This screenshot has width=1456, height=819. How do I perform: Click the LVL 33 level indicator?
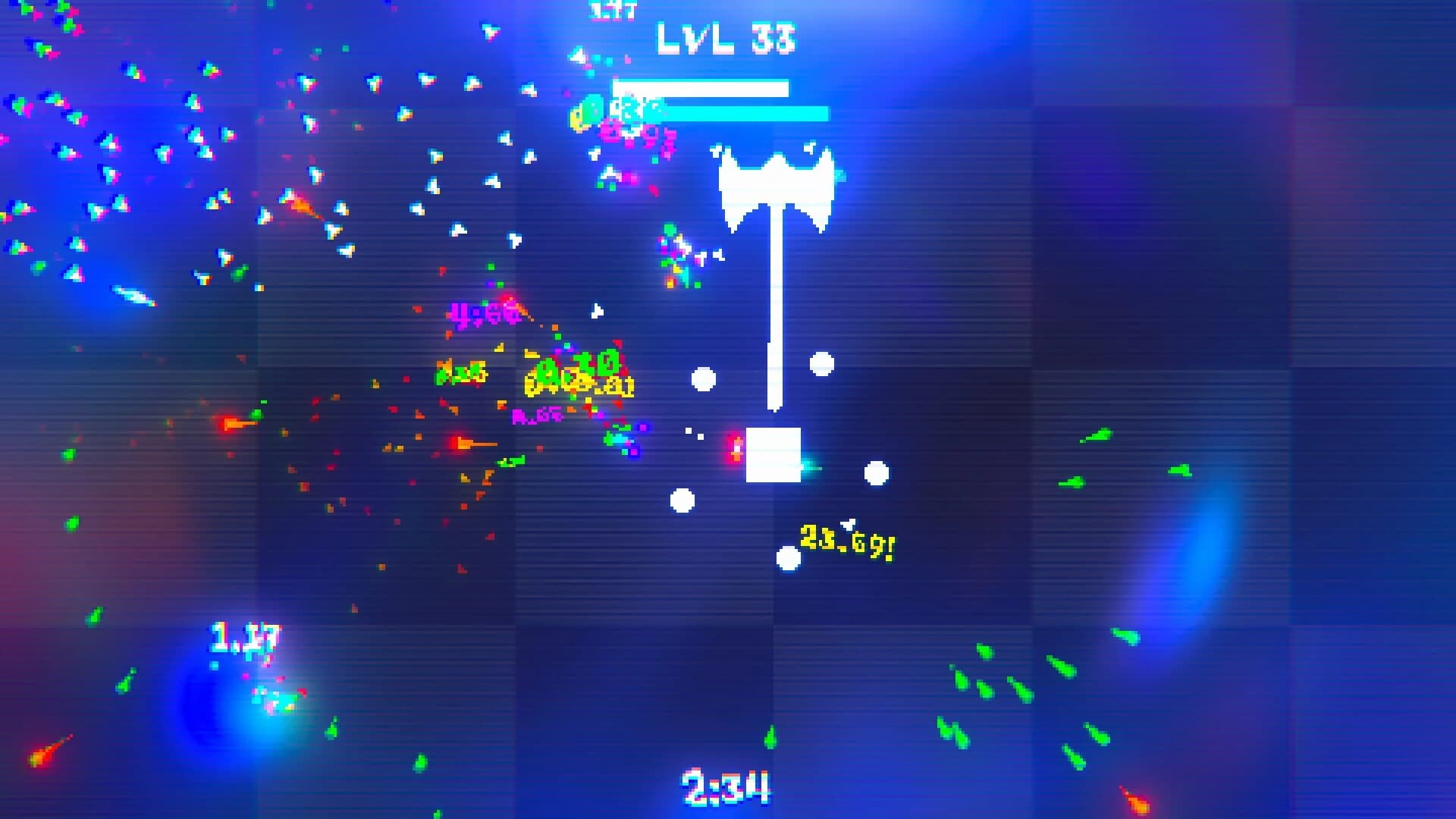724,38
